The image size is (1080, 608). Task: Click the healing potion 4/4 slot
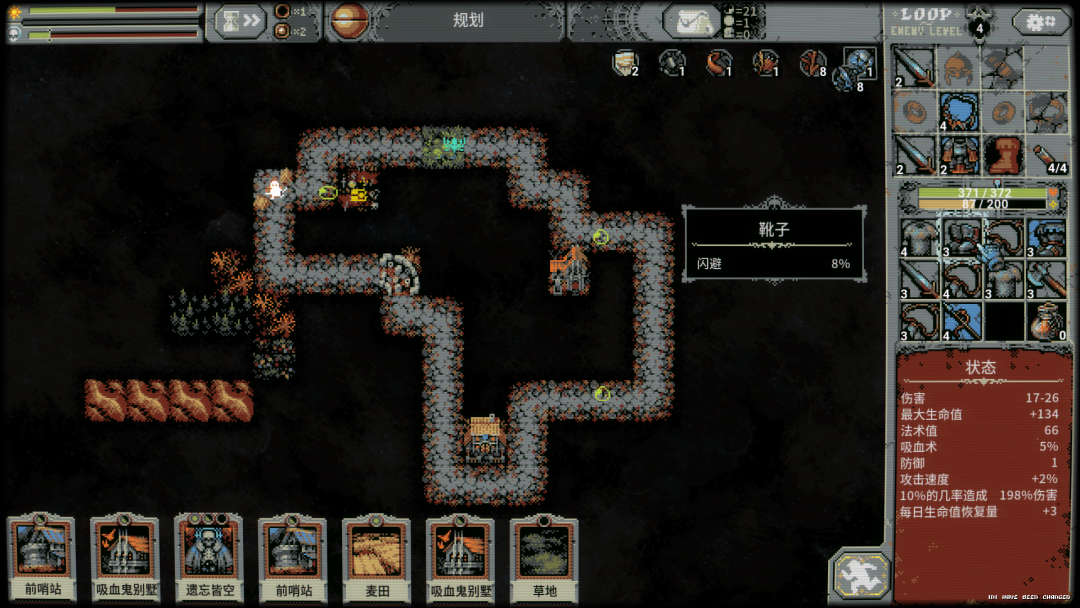1046,155
